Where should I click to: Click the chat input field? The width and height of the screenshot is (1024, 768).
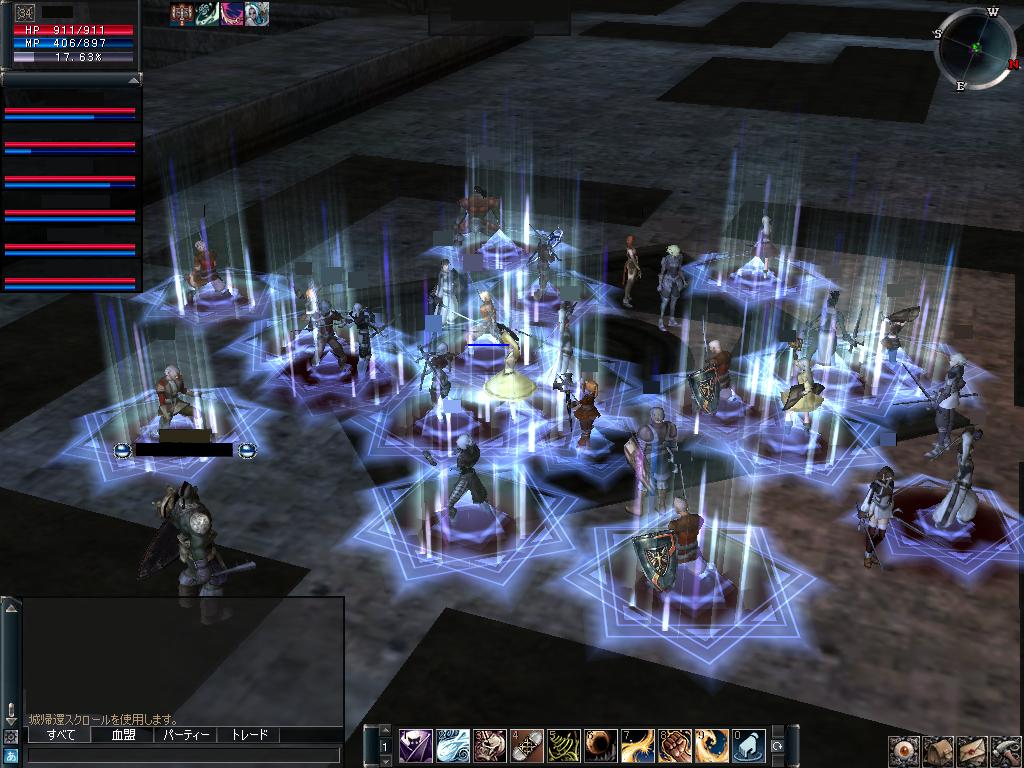(x=185, y=756)
